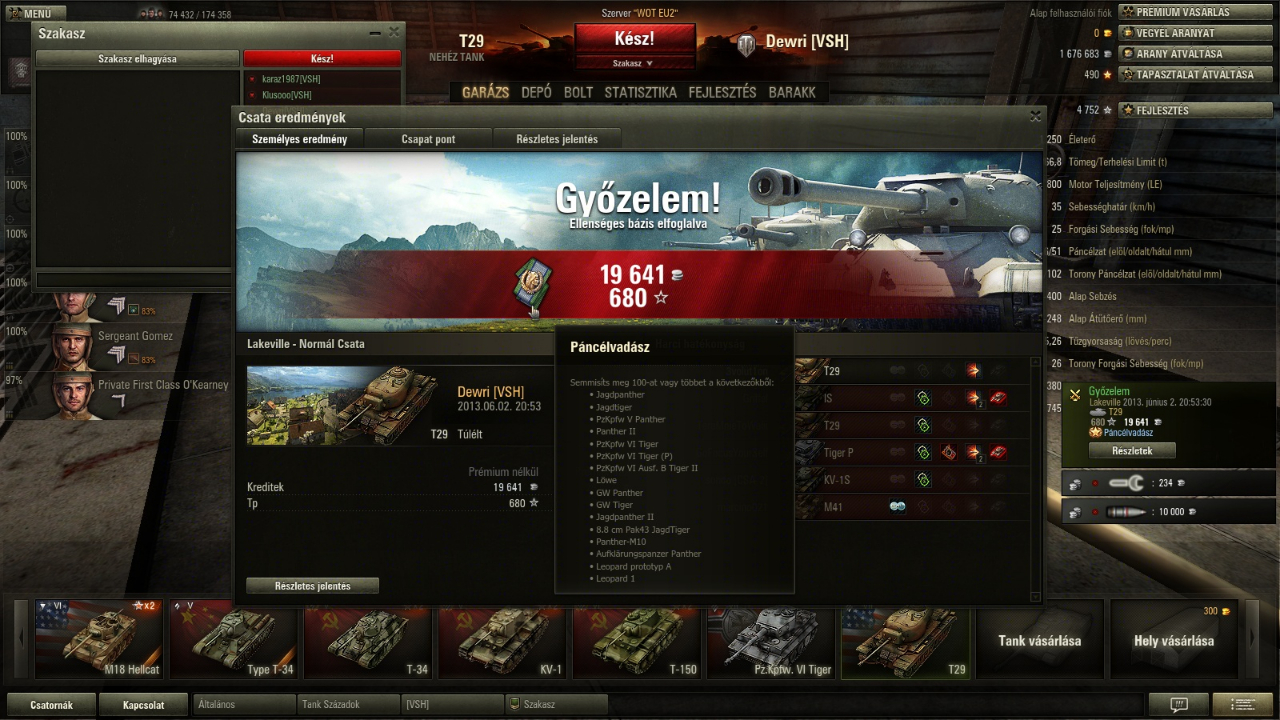Image resolution: width=1280 pixels, height=720 pixels.
Task: Select the Pz.Kpfw. VI Tiger tank
Action: [770, 640]
